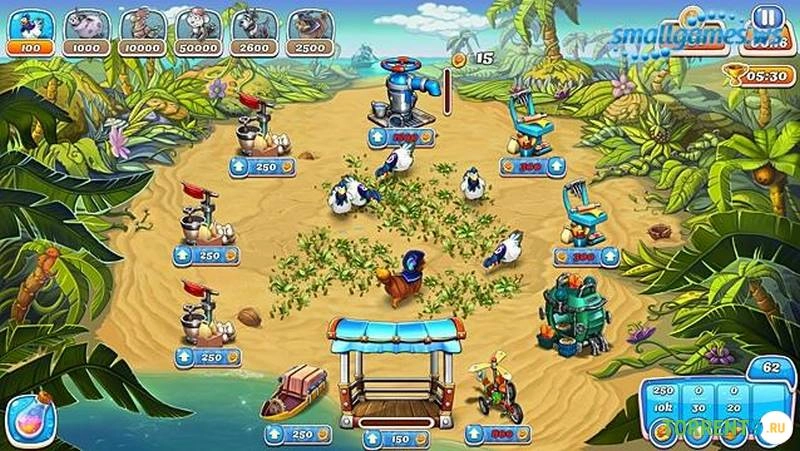Screen dimensions: 800x451
Task: Pause the game
Action: 768,19
